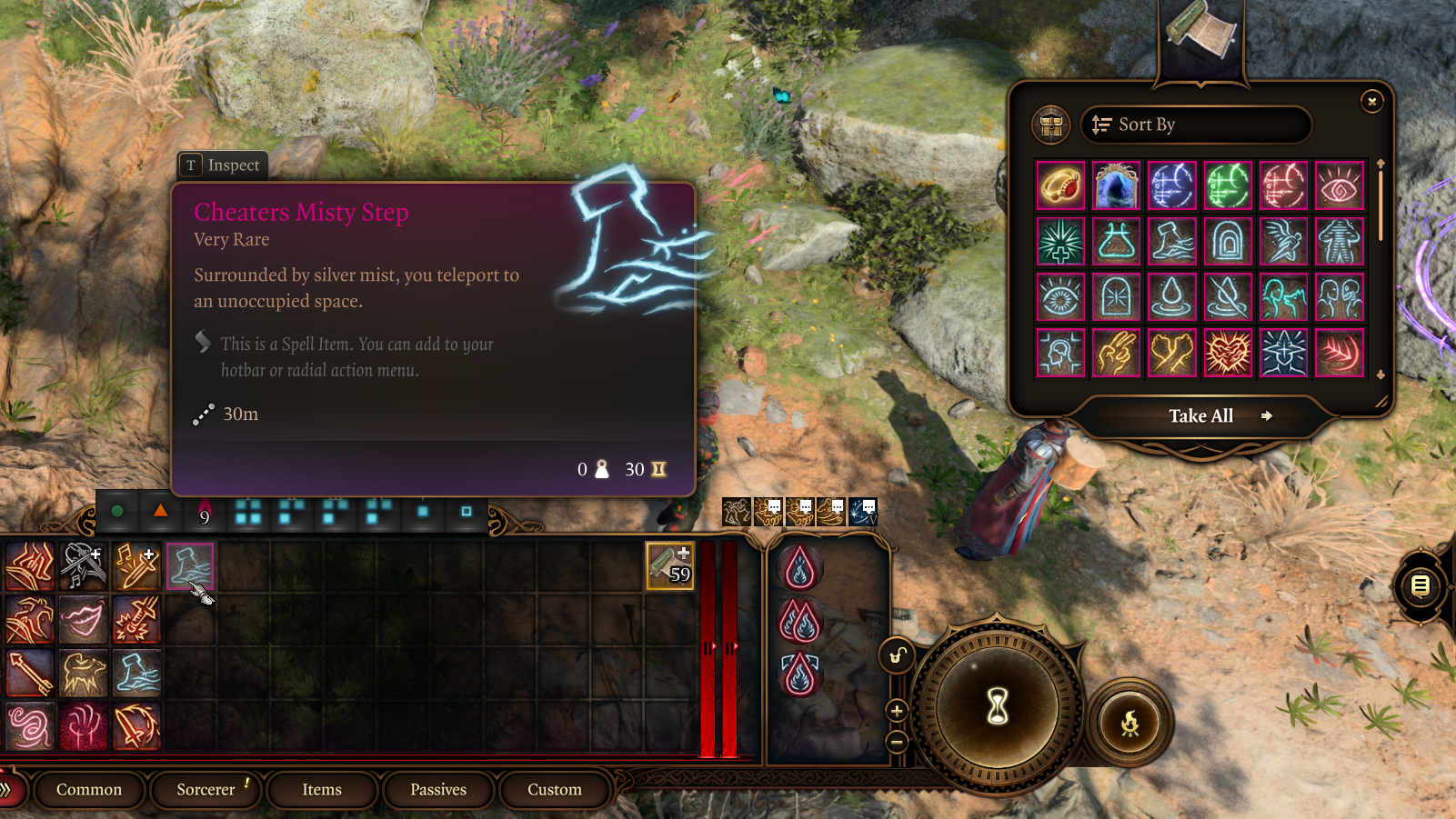Select the red heart spell item

pyautogui.click(x=1228, y=353)
